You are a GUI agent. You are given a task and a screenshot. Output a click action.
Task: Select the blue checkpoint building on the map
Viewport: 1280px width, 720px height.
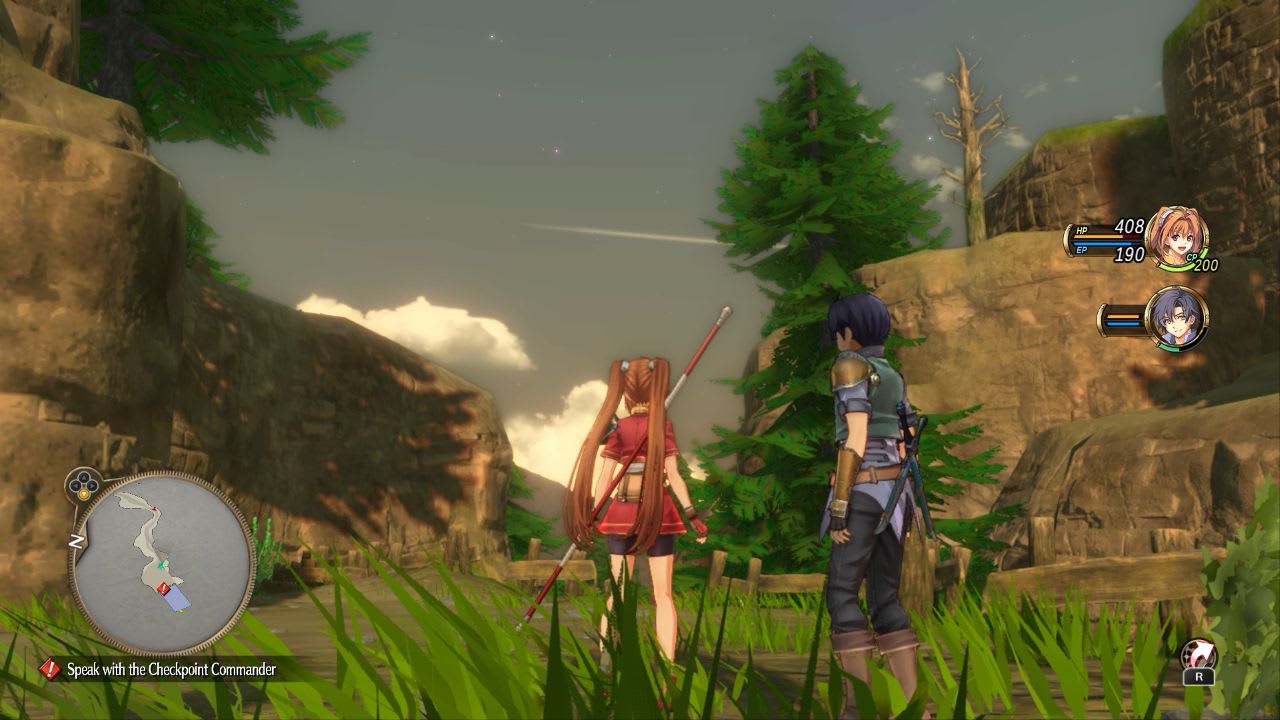[176, 599]
